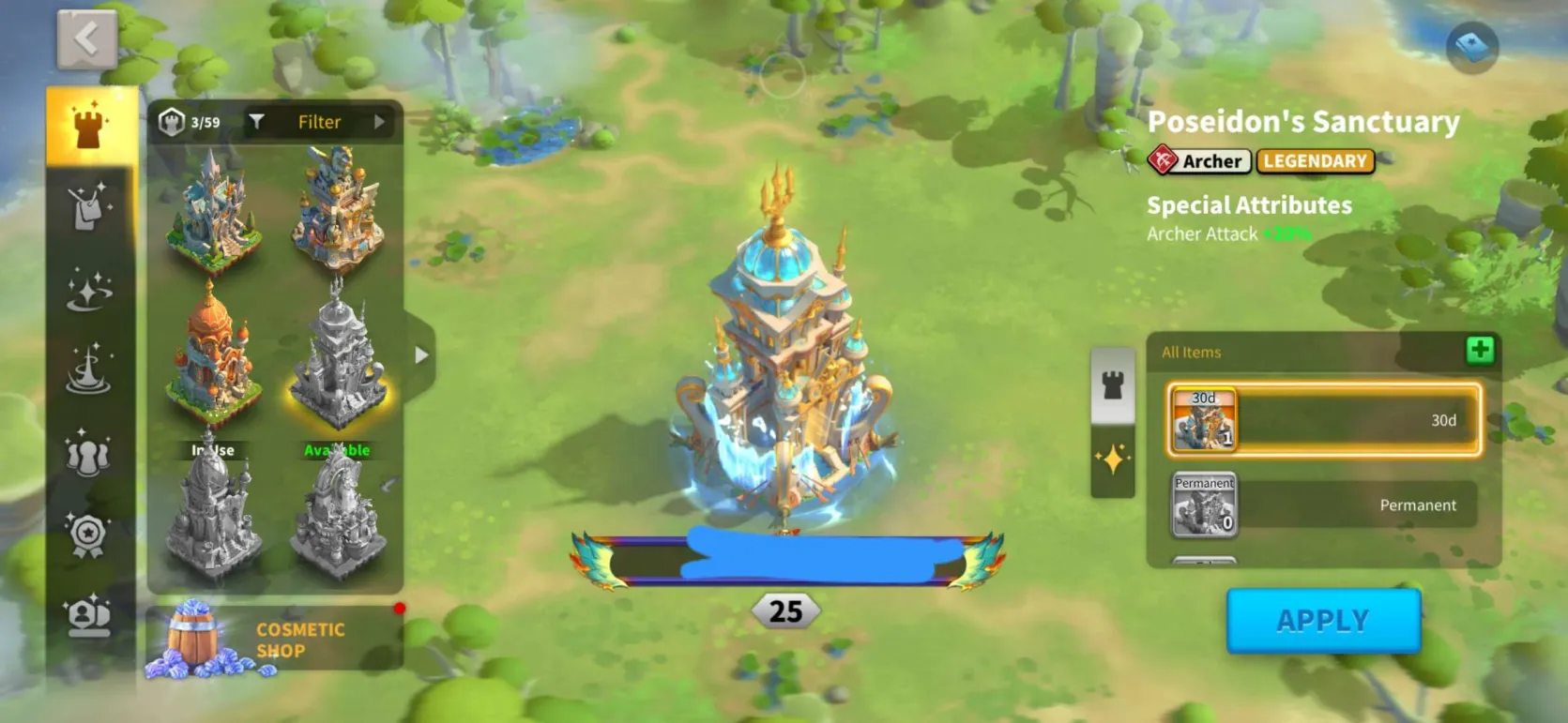Open the Cosmetic Shop

(x=274, y=640)
